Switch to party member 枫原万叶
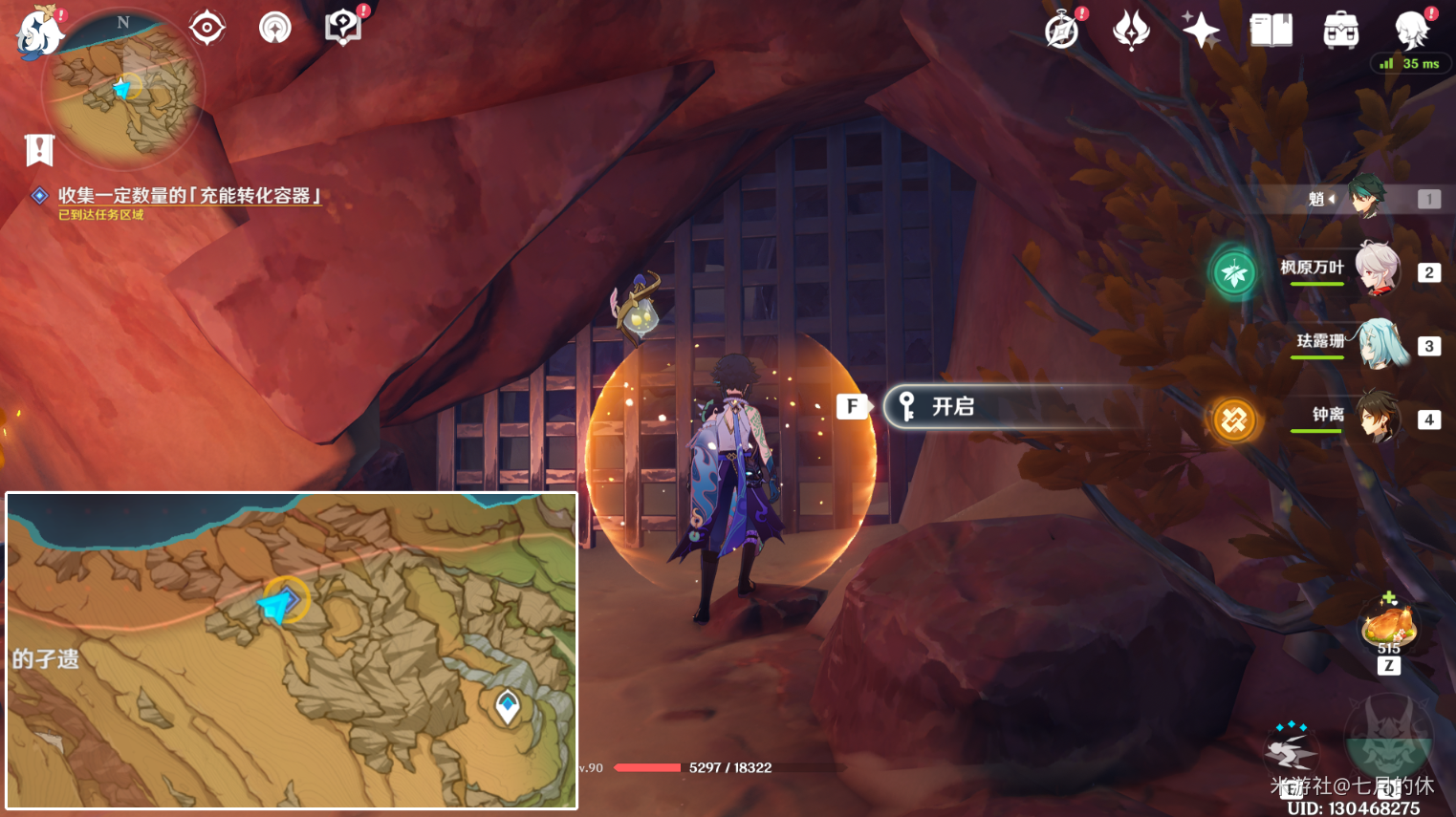 point(1377,270)
